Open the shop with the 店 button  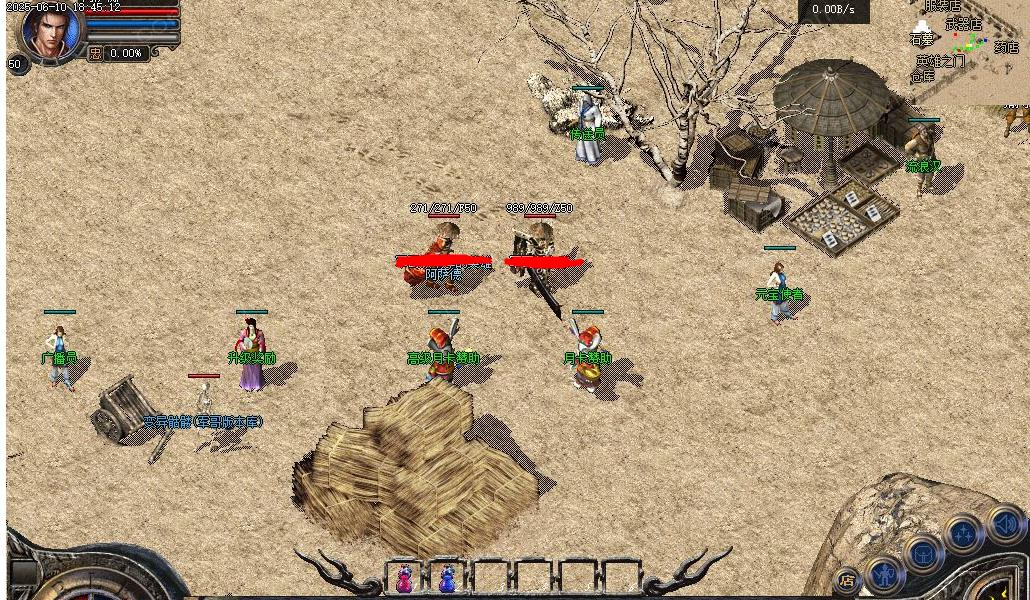click(x=847, y=579)
